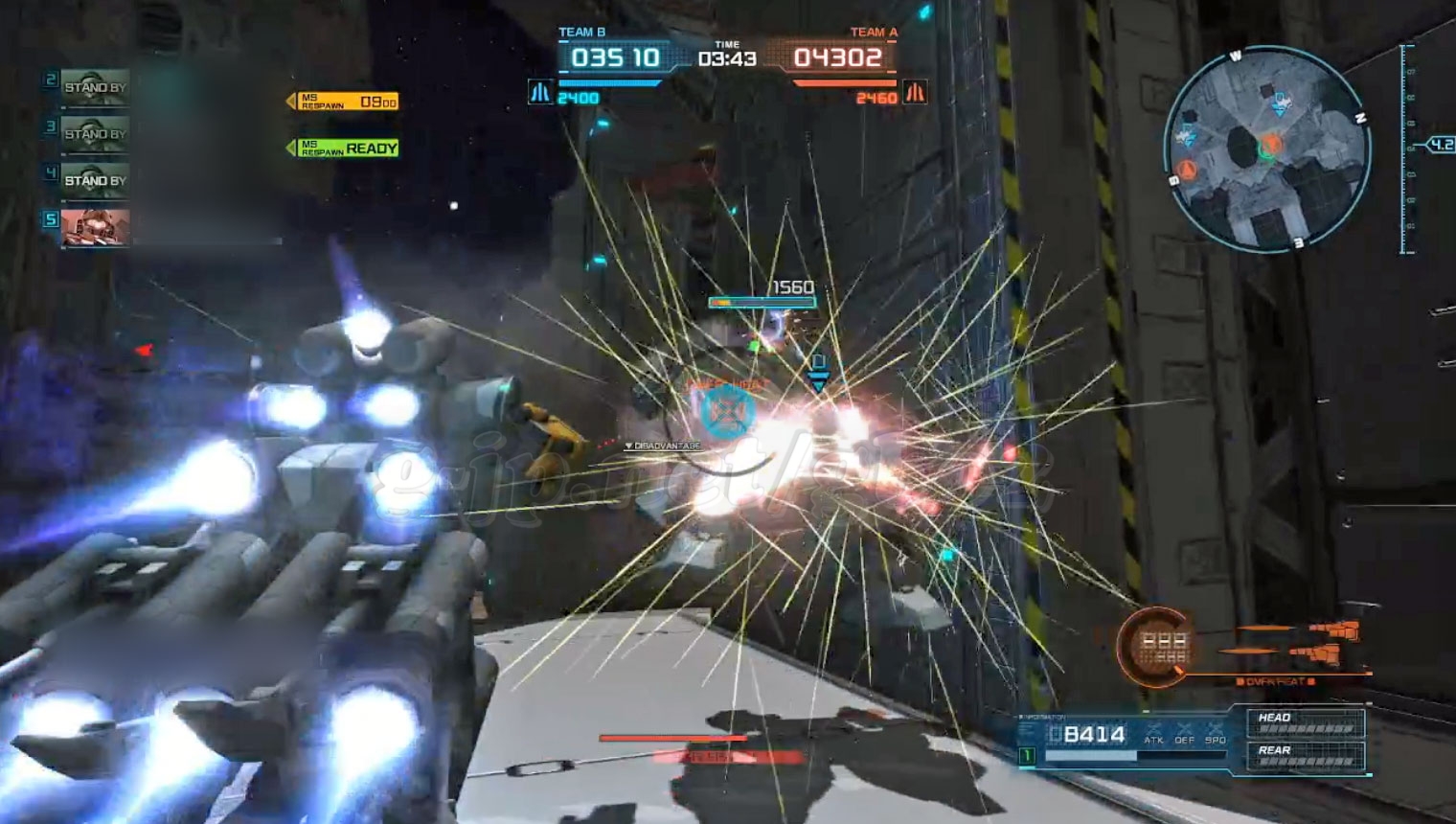Click the DEF buff status icon

tap(1185, 734)
